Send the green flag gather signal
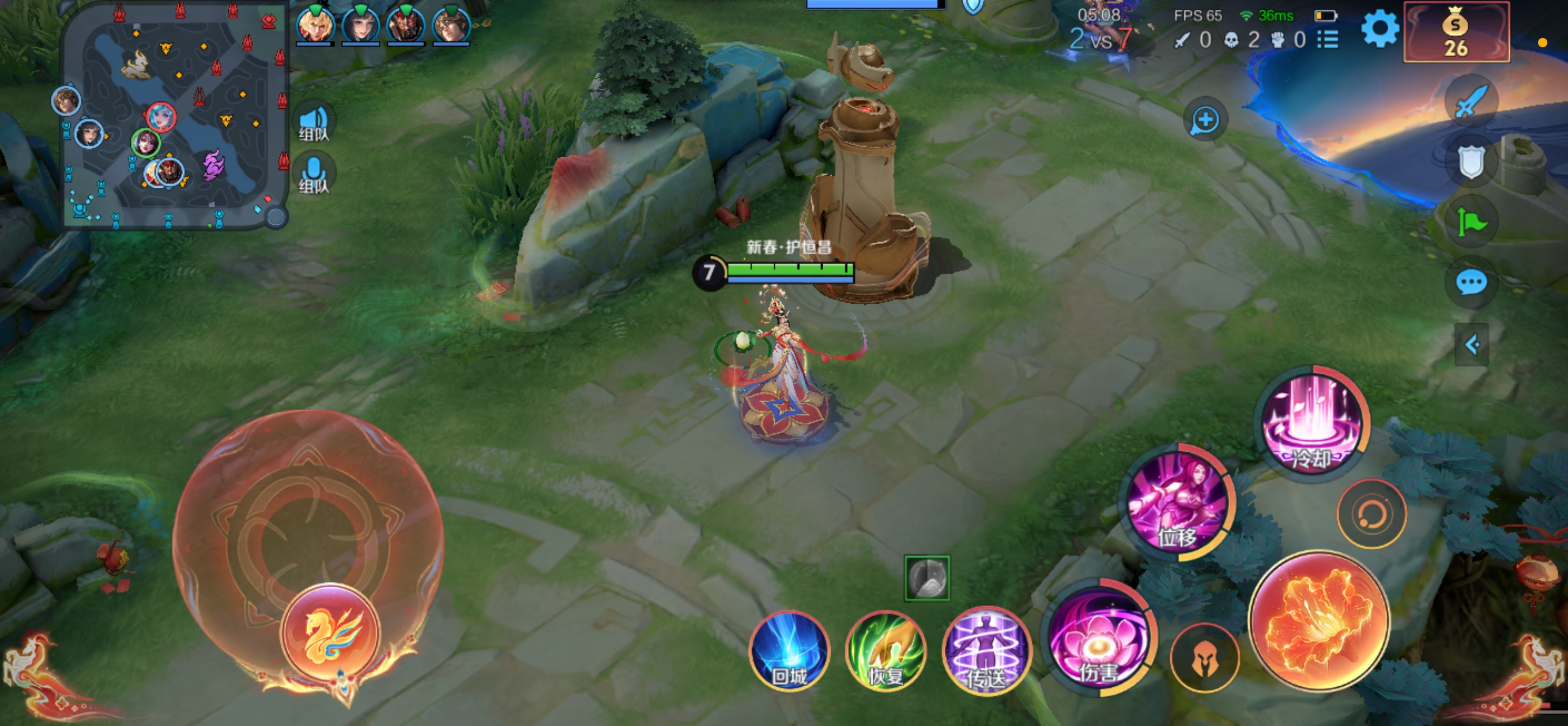 (1471, 223)
